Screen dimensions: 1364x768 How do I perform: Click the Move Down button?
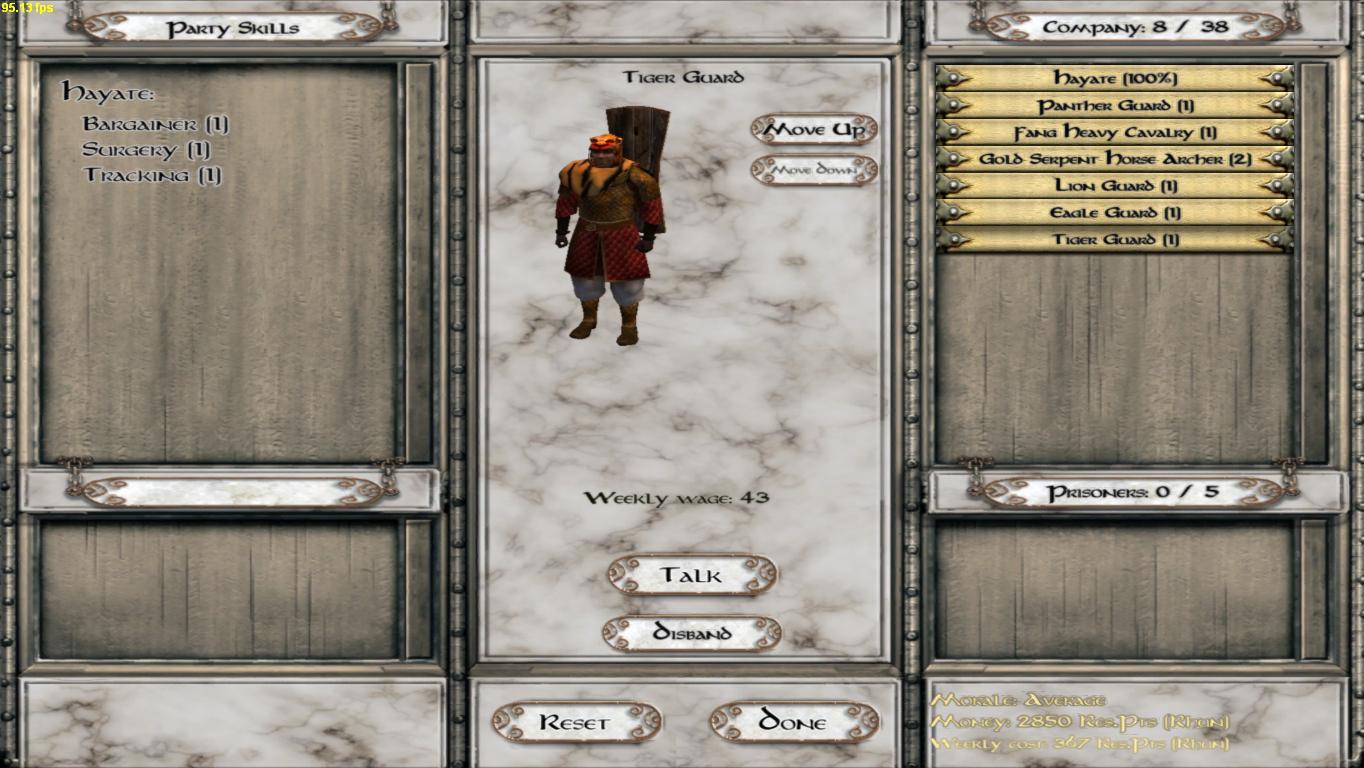tap(814, 170)
